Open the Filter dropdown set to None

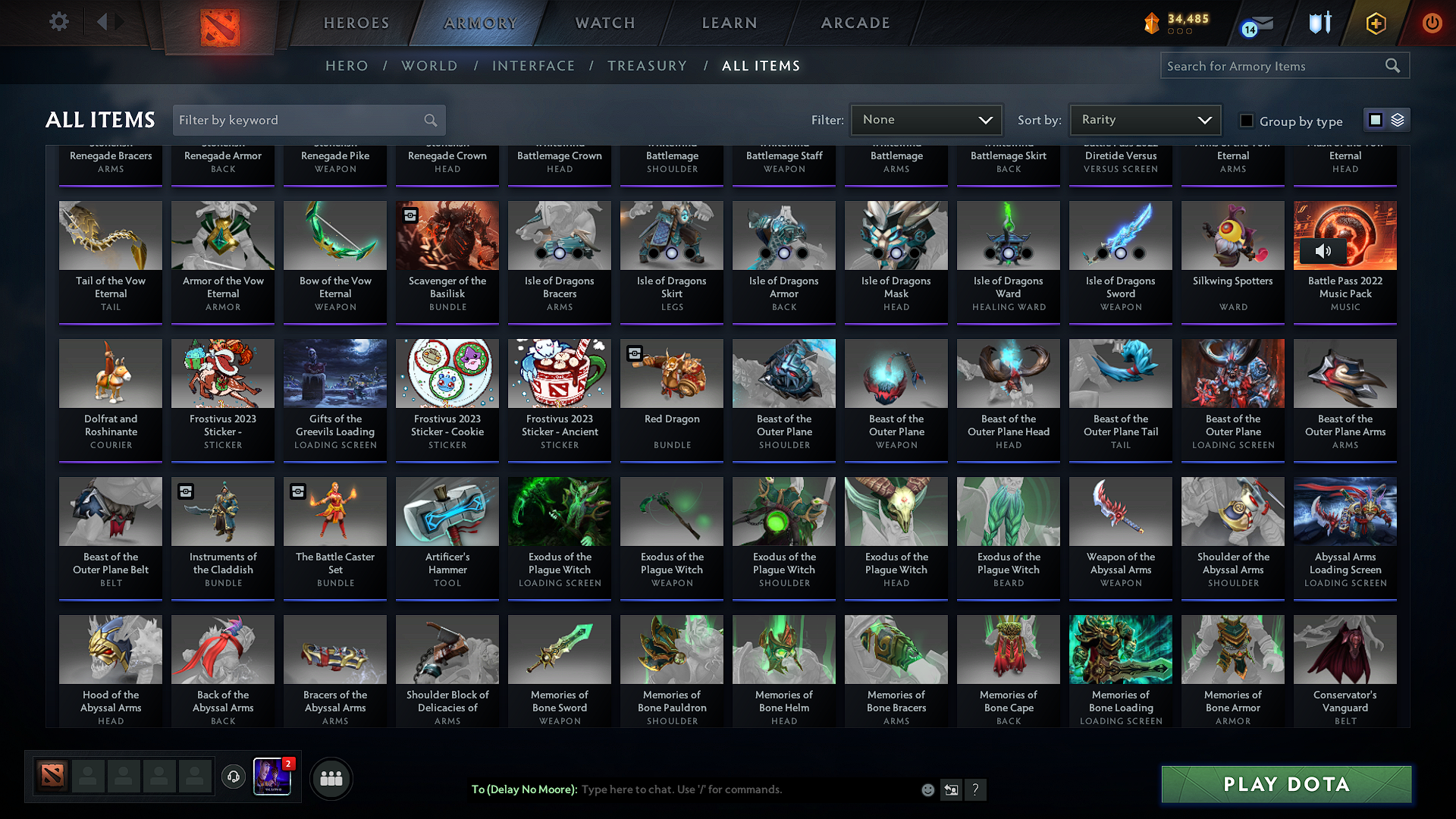point(926,119)
